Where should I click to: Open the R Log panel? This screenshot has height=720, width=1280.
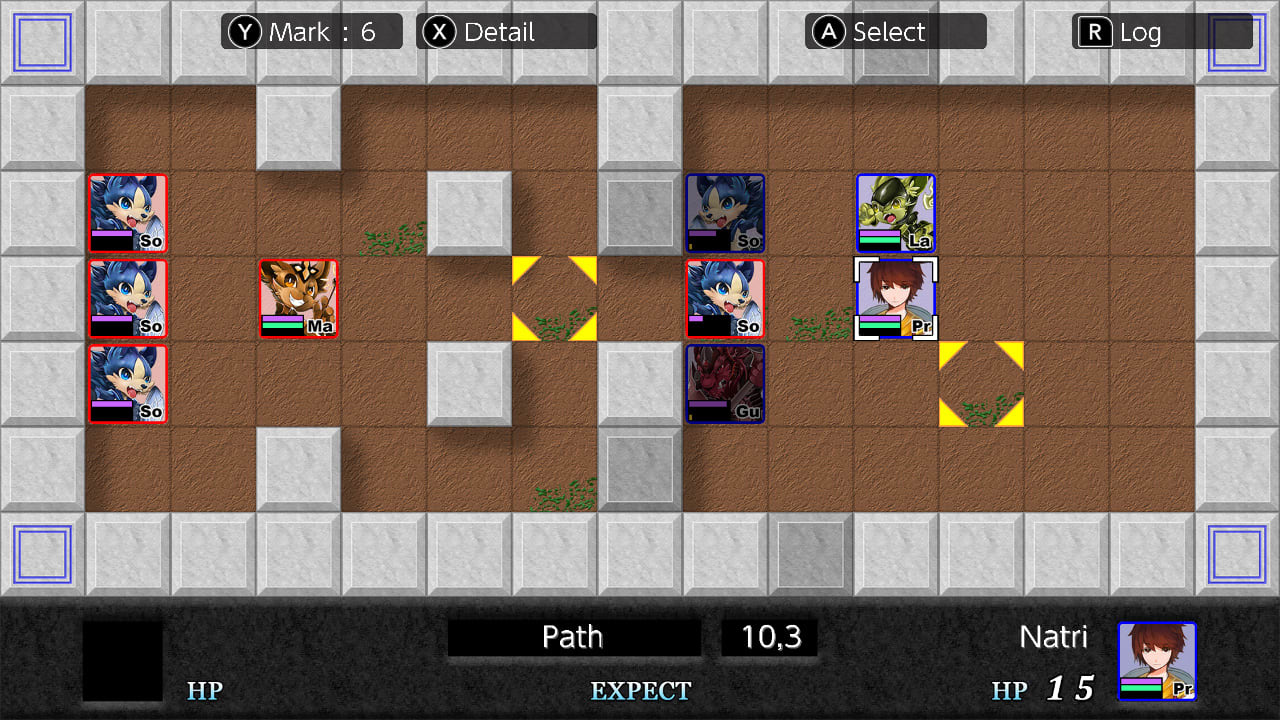(1135, 31)
